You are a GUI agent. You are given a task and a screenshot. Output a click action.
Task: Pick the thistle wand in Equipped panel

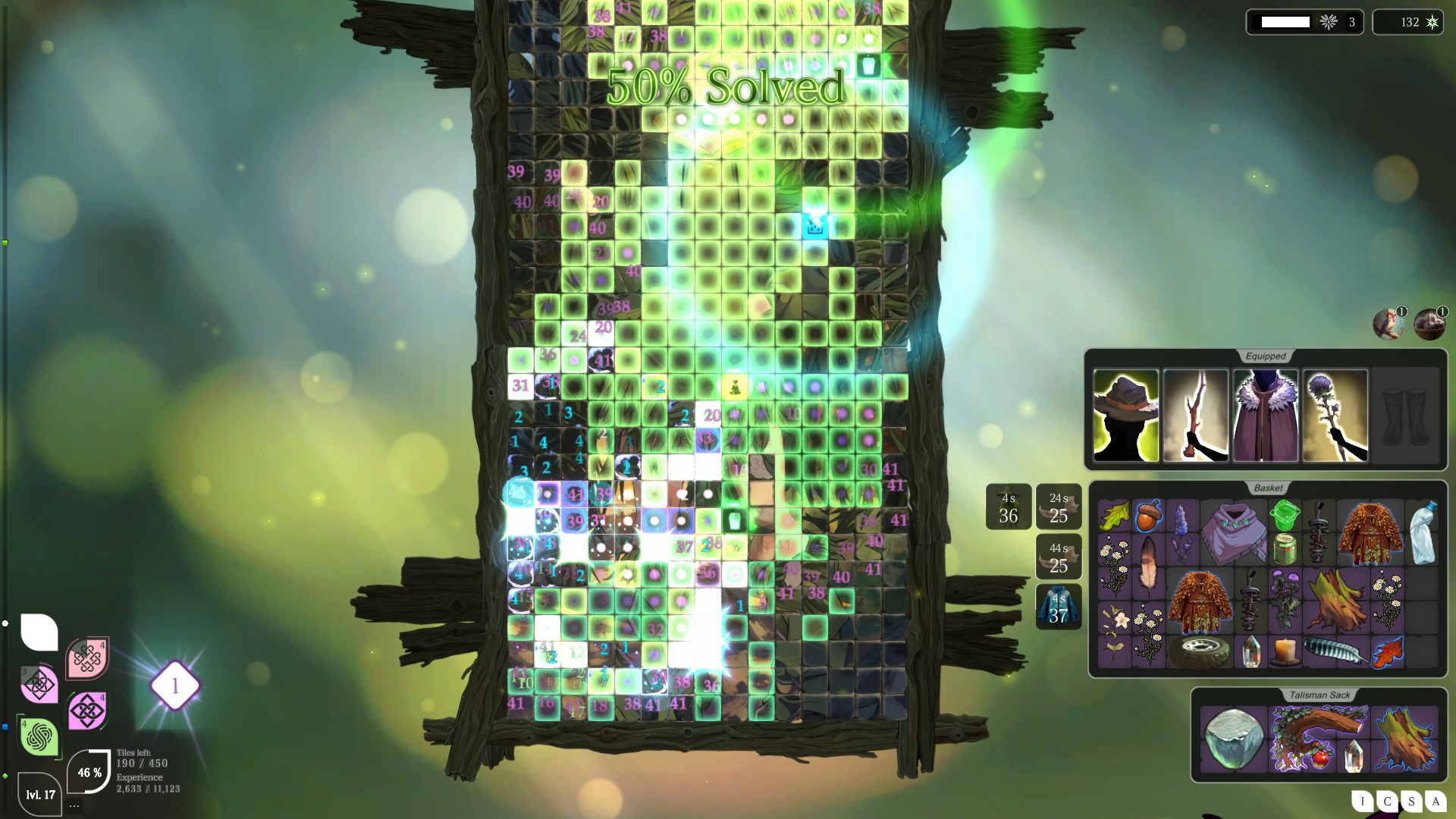coord(1335,416)
